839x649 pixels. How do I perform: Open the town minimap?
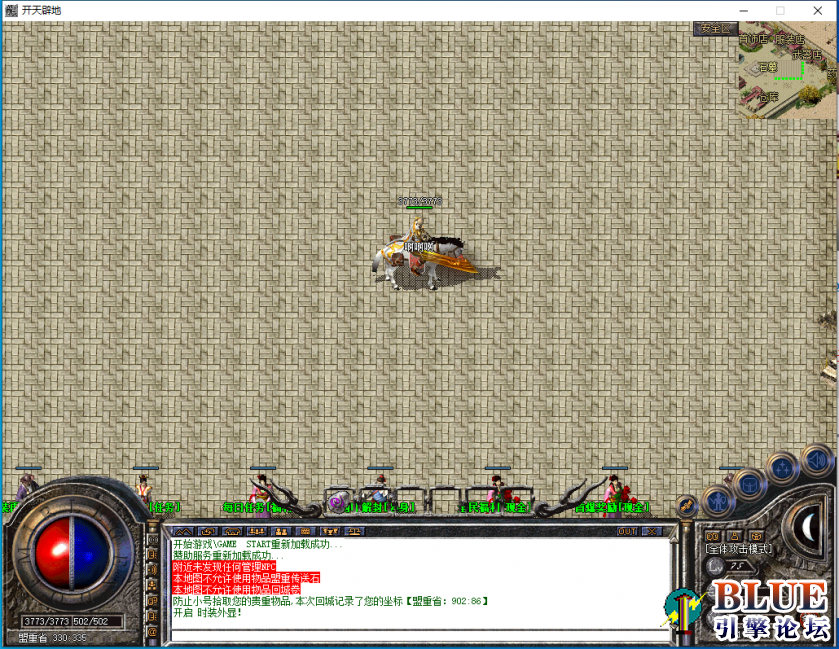786,70
